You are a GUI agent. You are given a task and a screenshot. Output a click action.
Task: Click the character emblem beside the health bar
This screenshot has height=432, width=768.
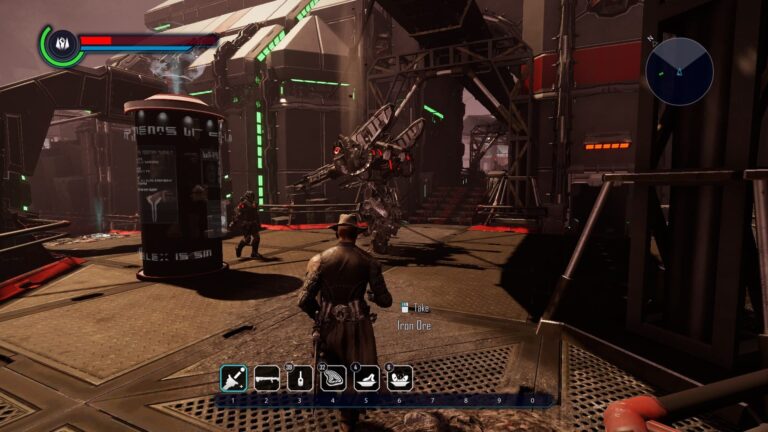pos(60,44)
